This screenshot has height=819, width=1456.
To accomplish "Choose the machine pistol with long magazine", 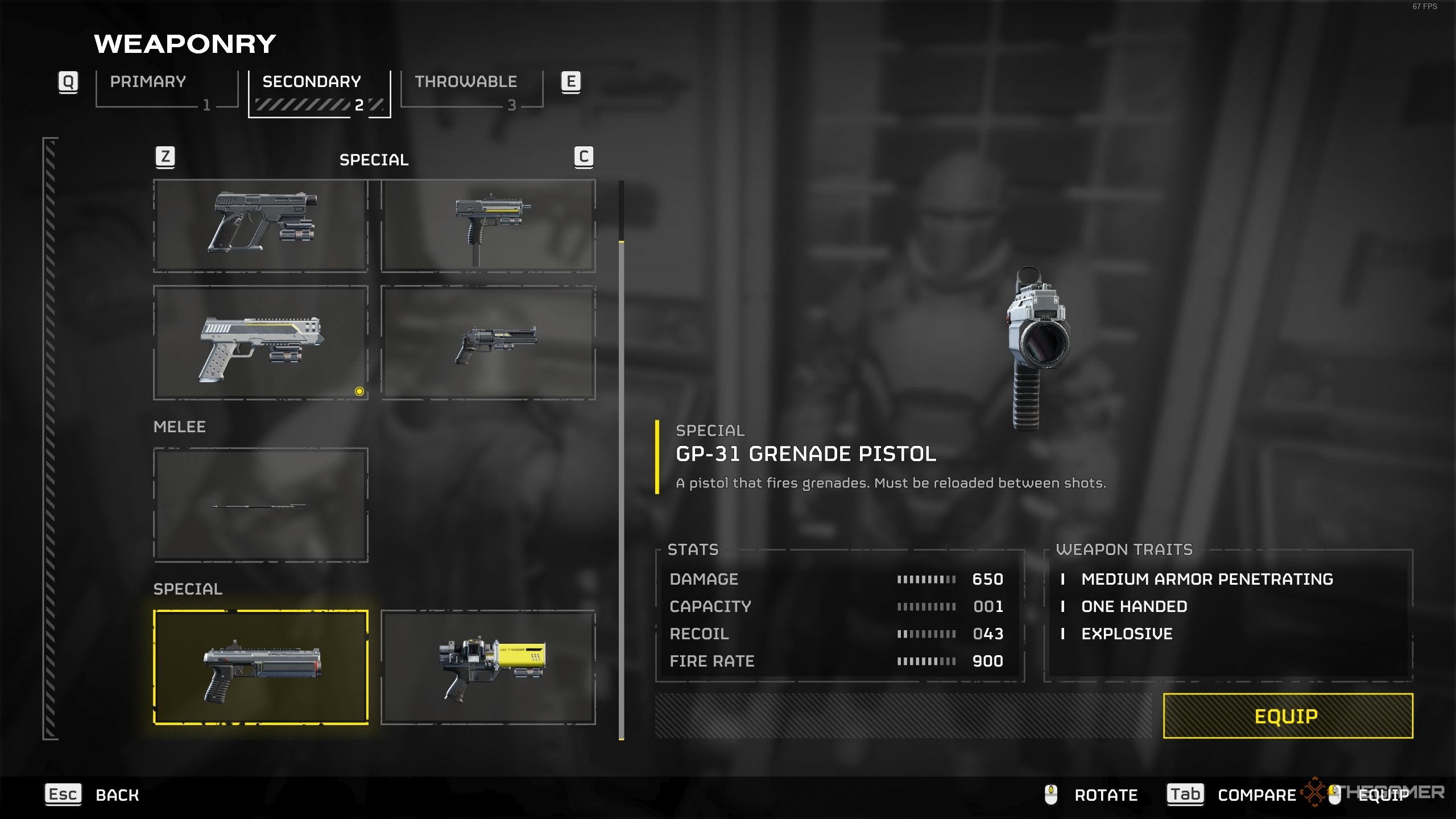I will pyautogui.click(x=488, y=226).
